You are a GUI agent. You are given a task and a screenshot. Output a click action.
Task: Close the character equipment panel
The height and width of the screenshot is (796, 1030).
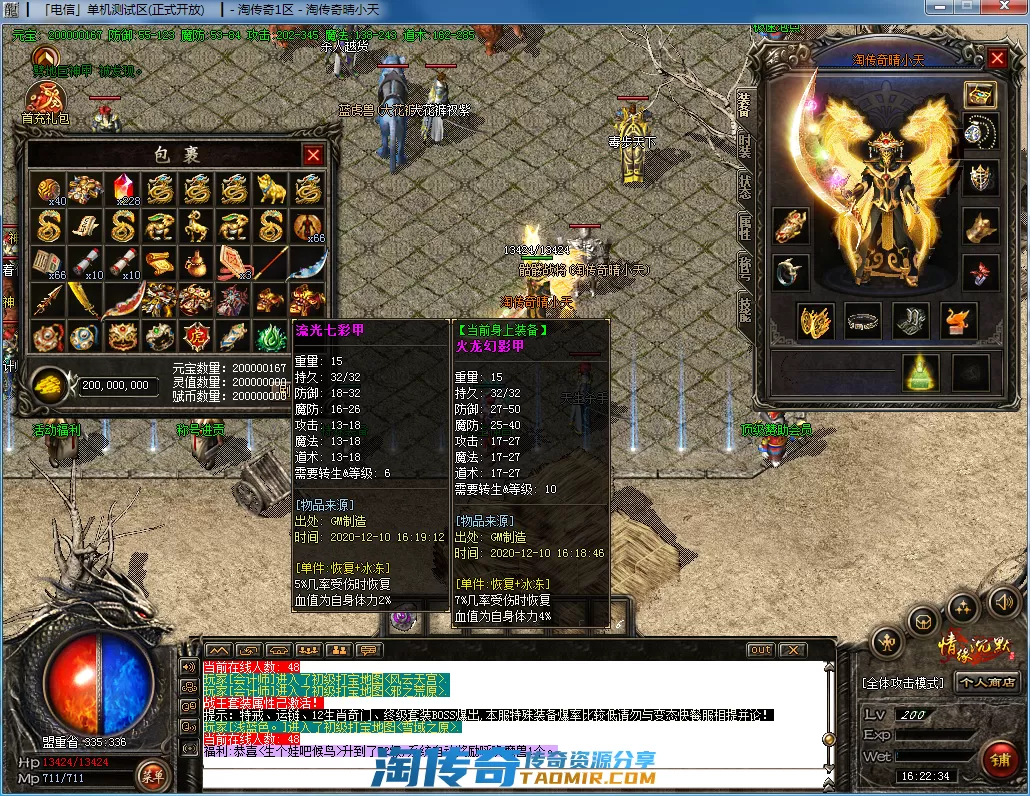click(x=997, y=58)
